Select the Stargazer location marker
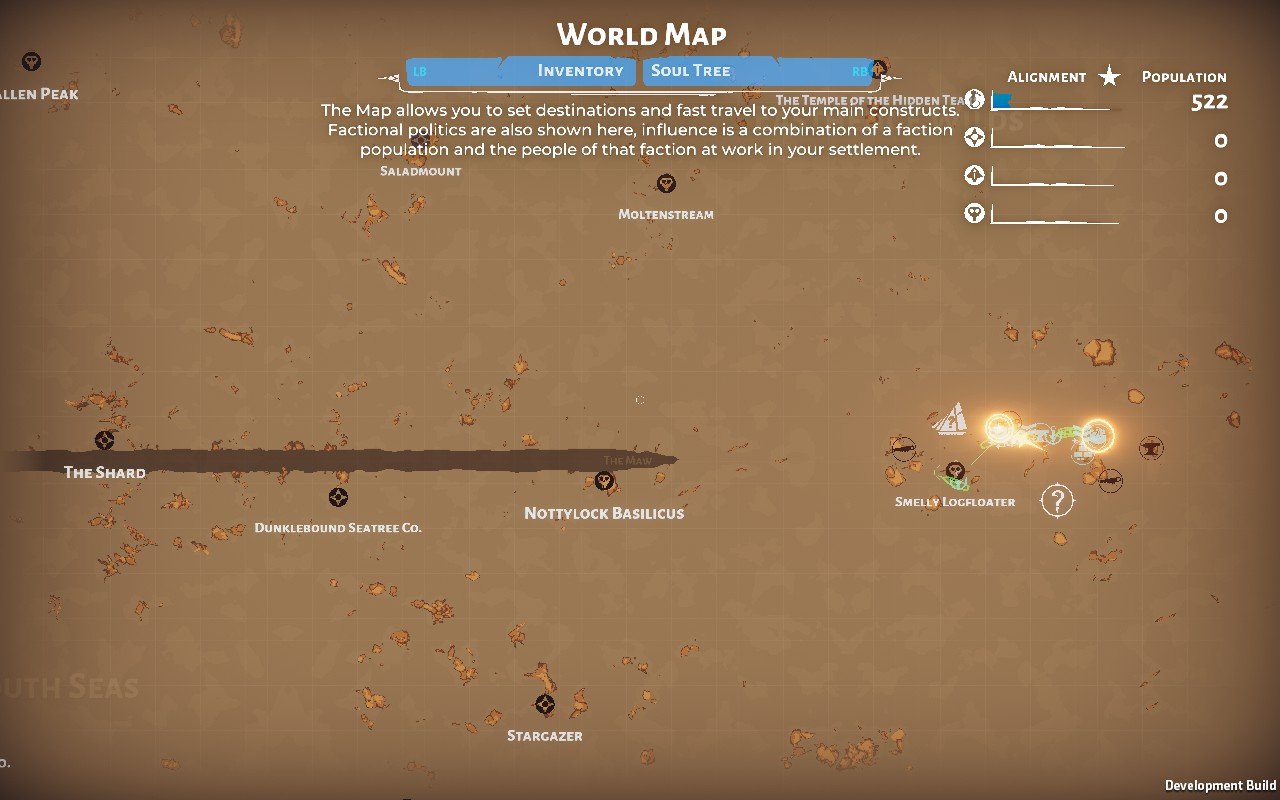The height and width of the screenshot is (800, 1280). tap(544, 705)
